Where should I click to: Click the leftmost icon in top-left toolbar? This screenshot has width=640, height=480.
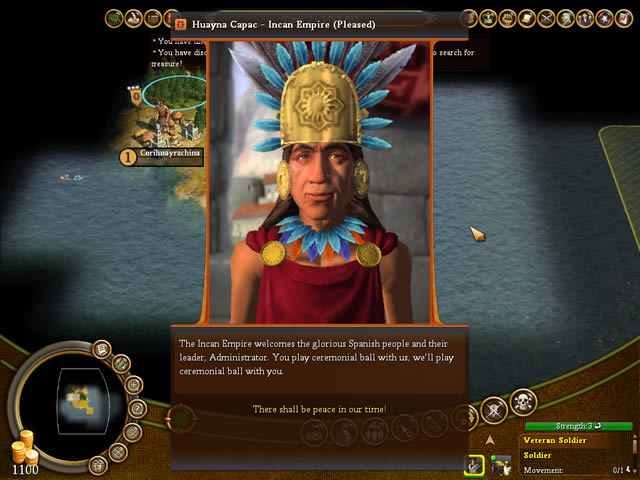[114, 18]
